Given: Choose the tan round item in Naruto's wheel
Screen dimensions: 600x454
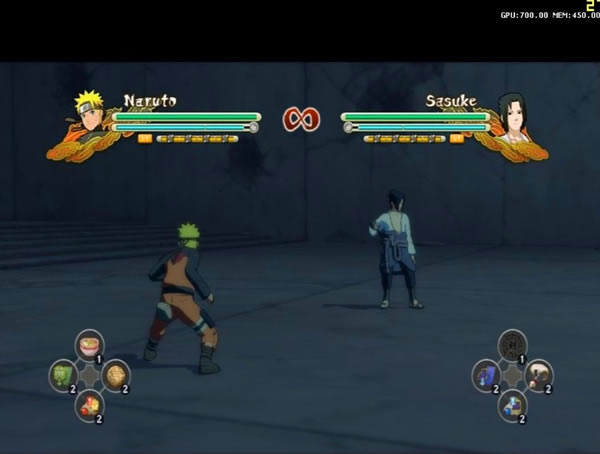Looking at the screenshot, I should point(116,375).
